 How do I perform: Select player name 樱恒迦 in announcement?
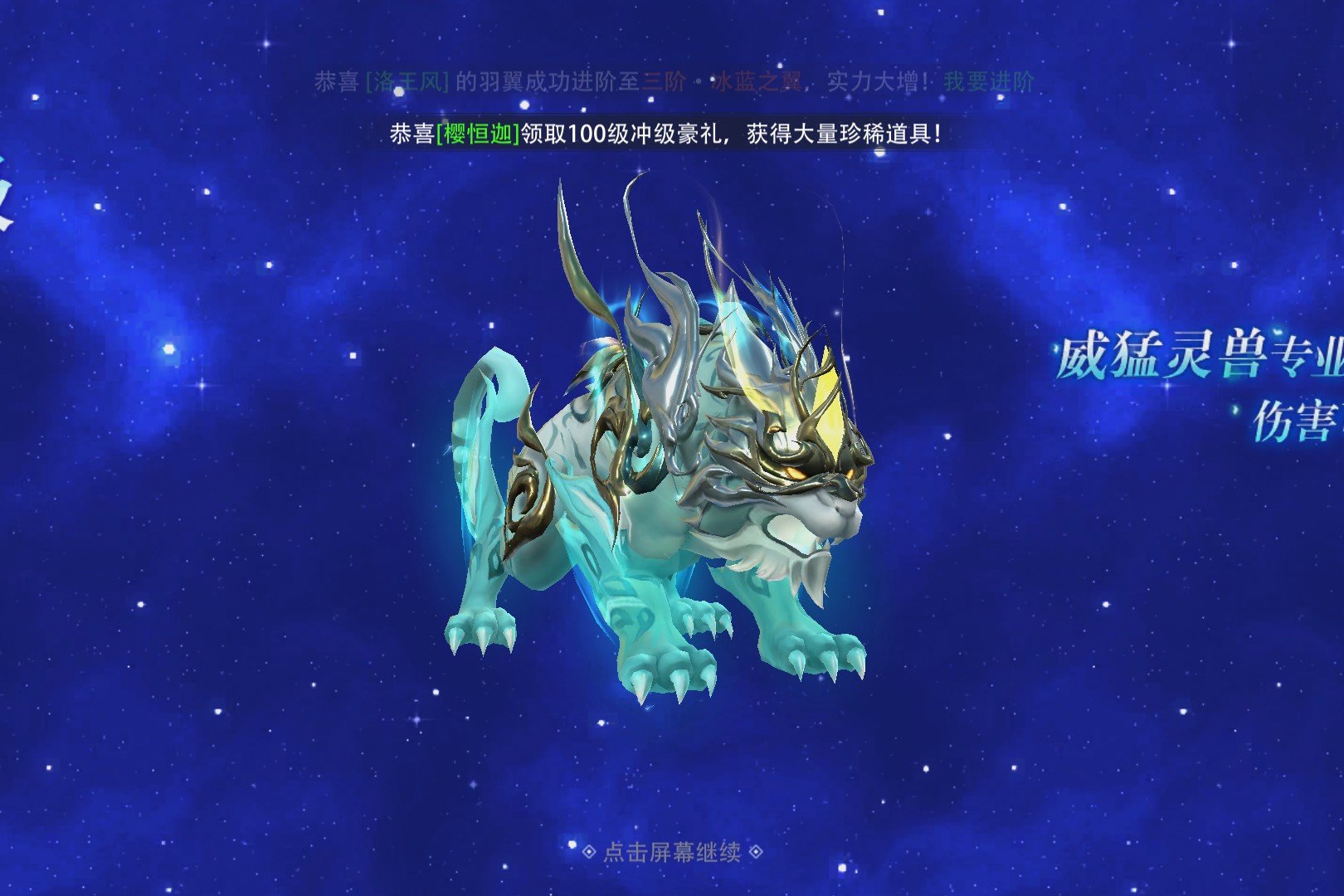(478, 134)
